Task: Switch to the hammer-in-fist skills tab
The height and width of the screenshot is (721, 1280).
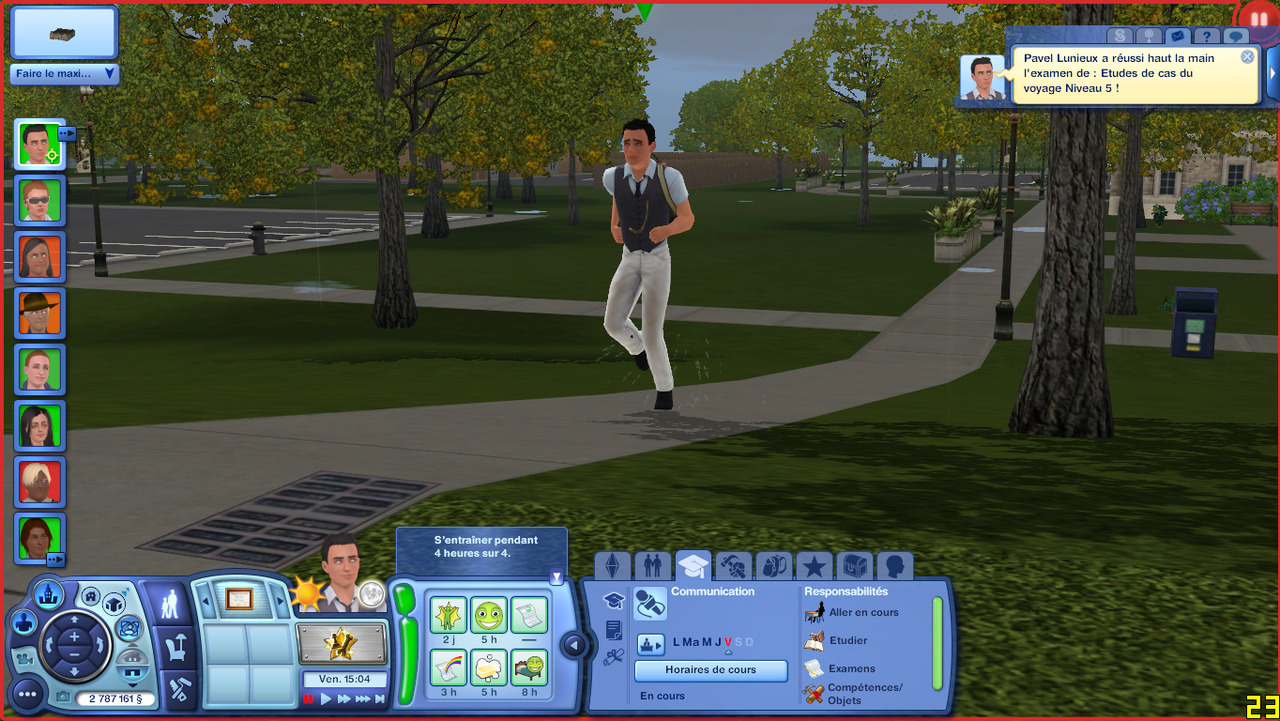Action: tap(734, 567)
